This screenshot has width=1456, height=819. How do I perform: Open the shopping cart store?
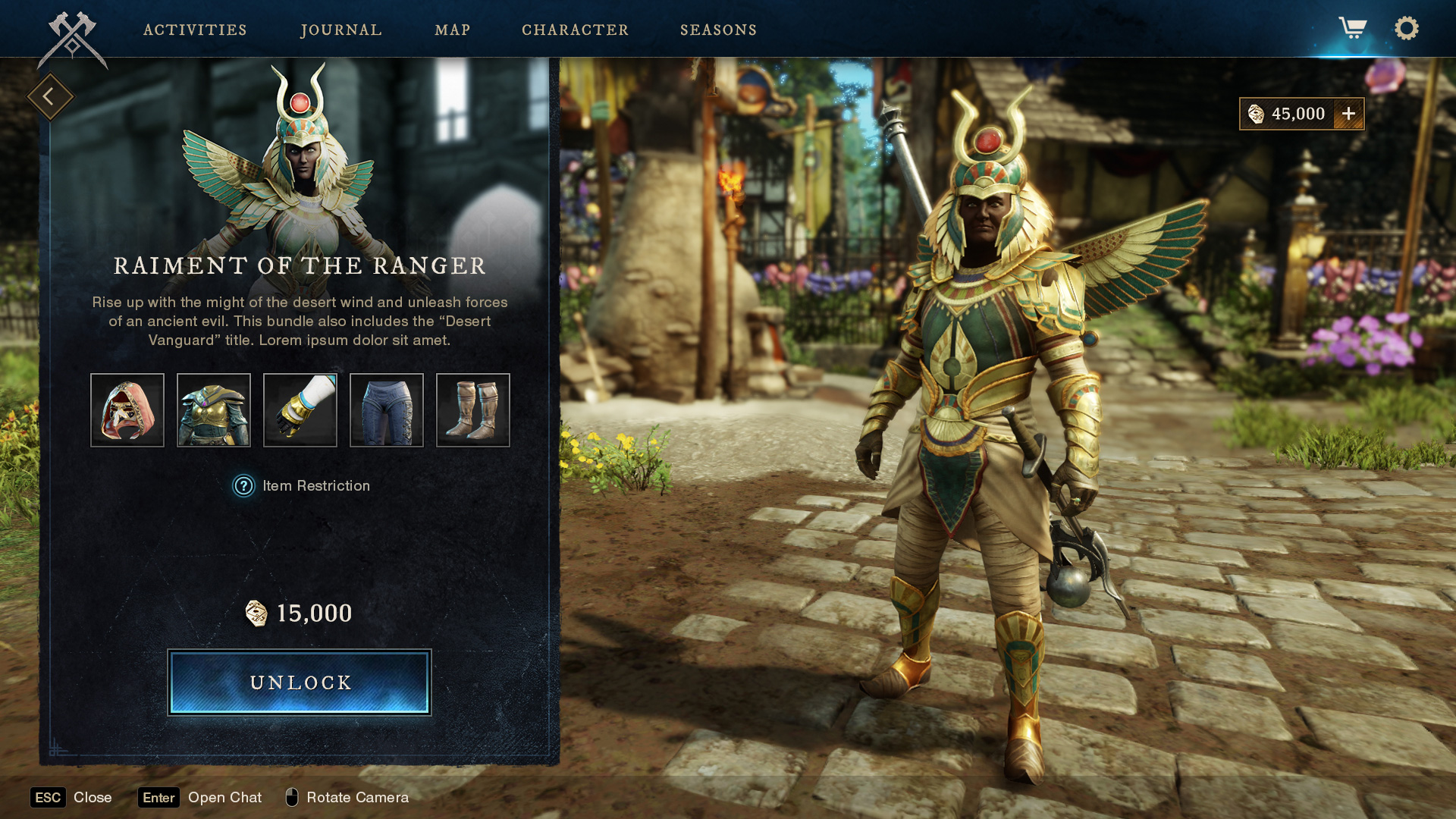pos(1352,29)
